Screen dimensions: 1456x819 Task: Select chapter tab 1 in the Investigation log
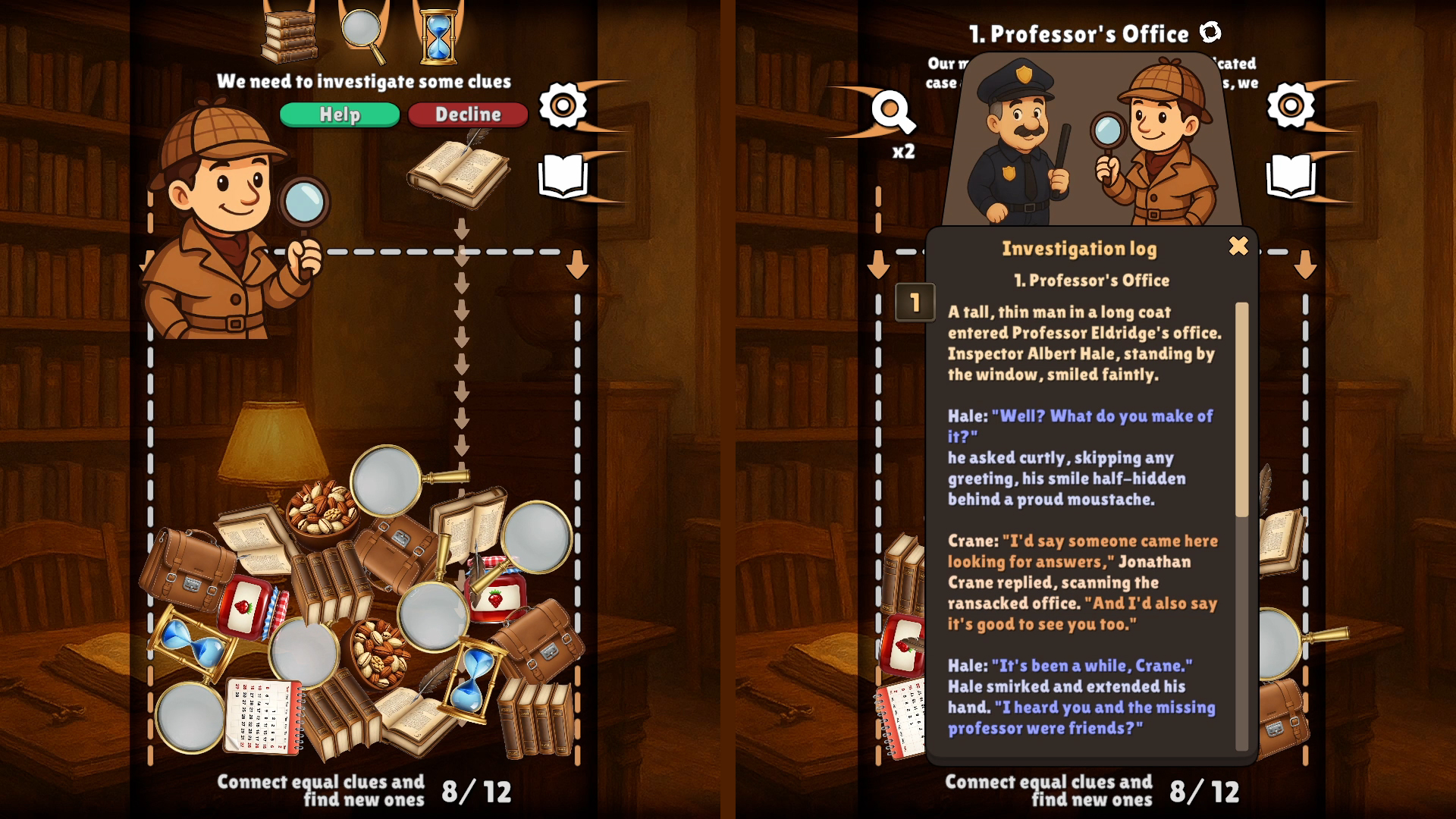tap(914, 300)
